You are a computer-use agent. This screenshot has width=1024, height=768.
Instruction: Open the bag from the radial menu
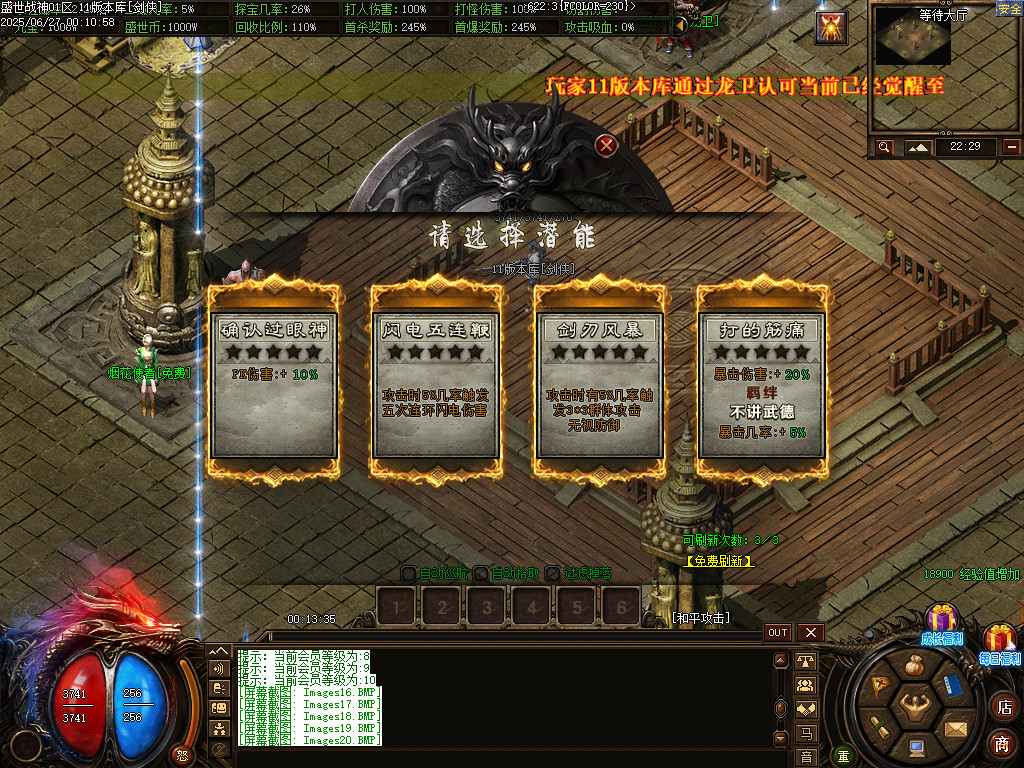(x=914, y=666)
